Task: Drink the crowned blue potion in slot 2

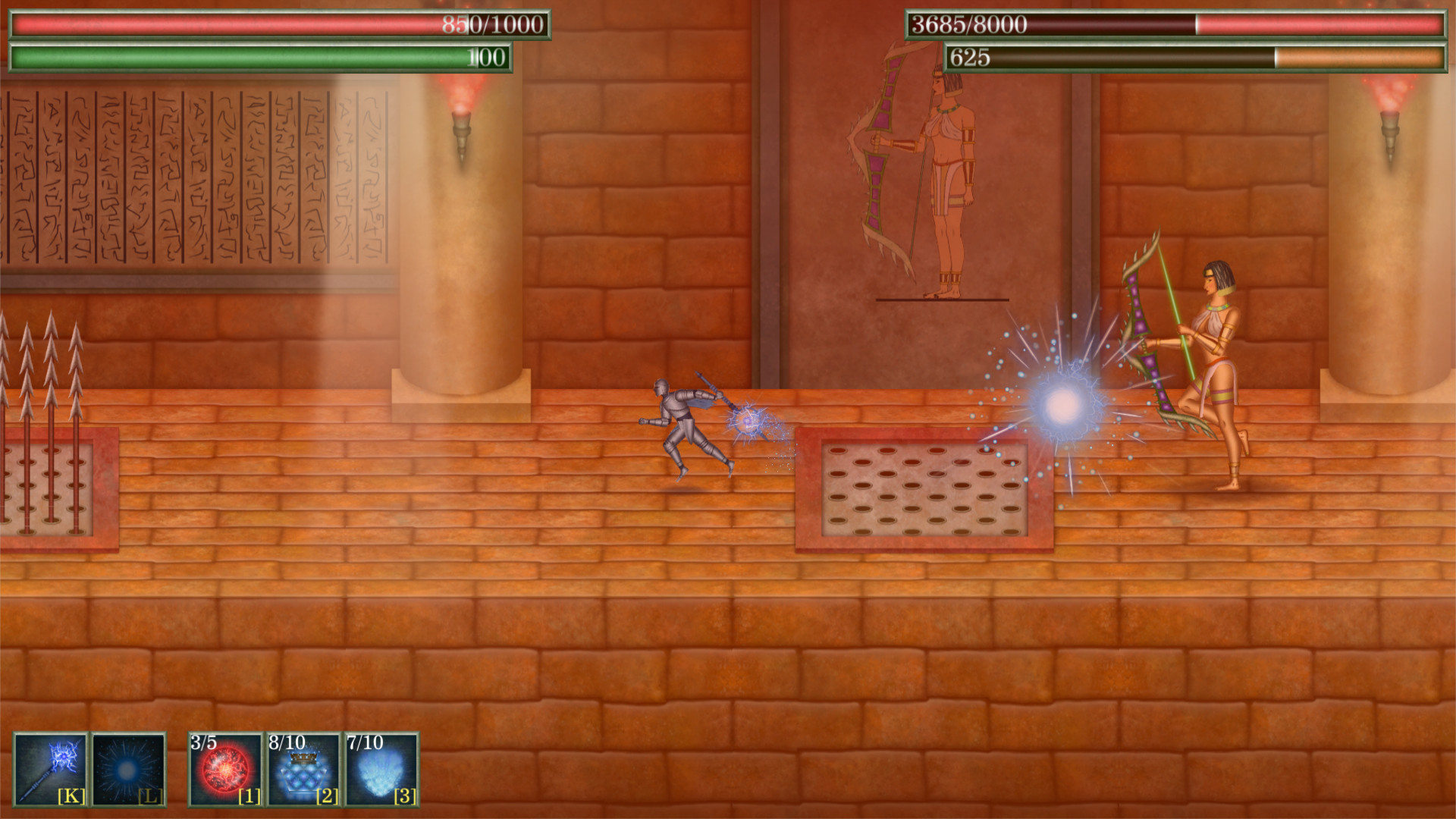Action: pos(301,770)
